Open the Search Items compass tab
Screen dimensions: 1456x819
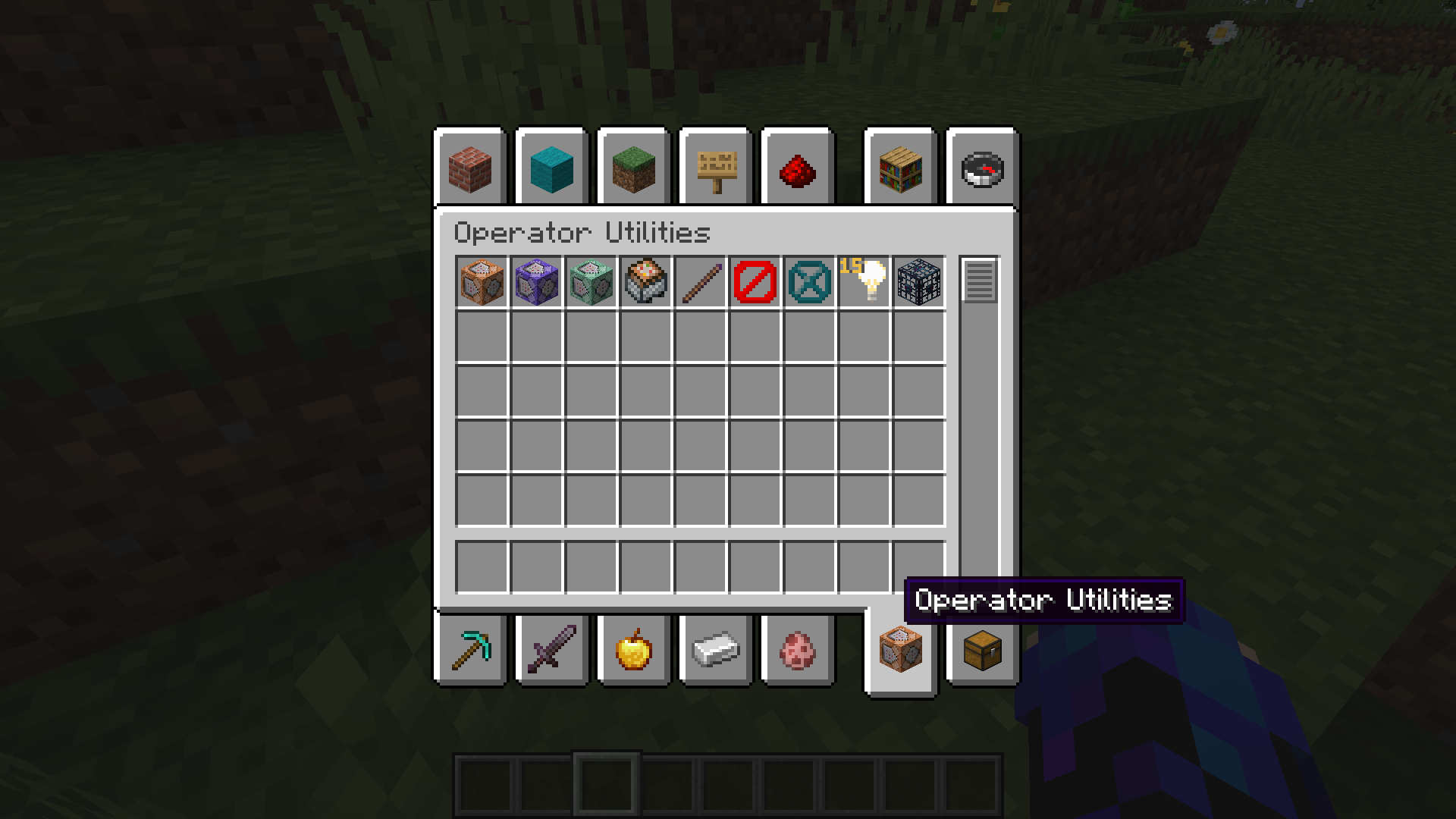(x=982, y=168)
